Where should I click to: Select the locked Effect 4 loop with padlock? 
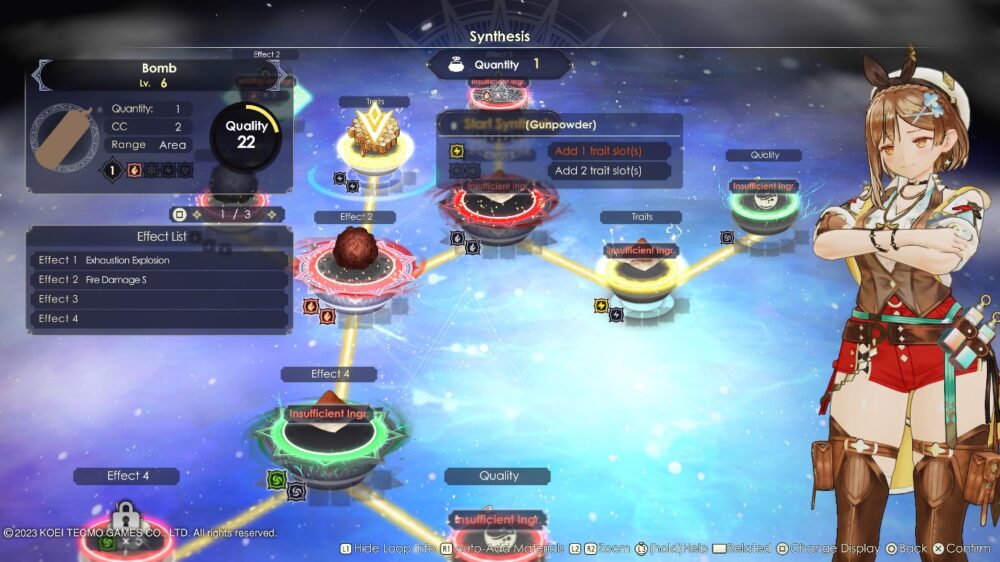(126, 522)
